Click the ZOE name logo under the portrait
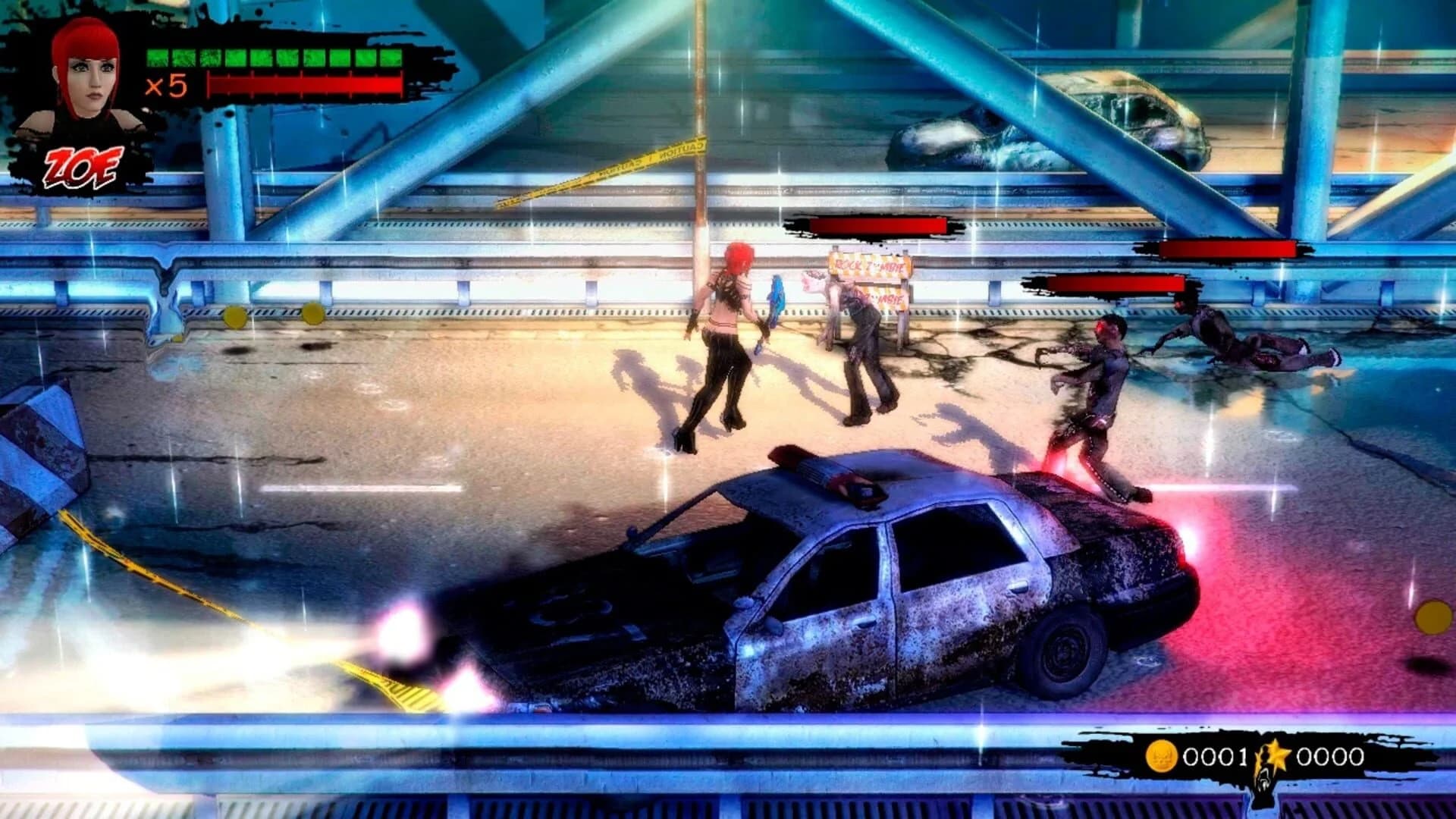 [83, 162]
